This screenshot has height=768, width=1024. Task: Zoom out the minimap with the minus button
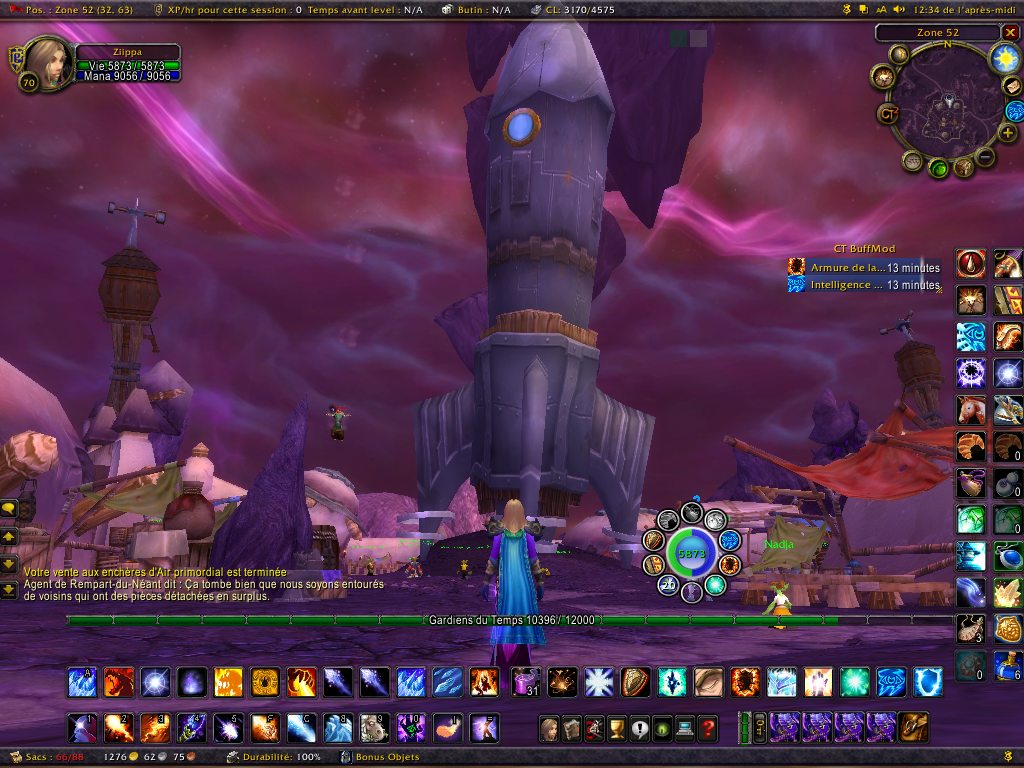click(985, 157)
